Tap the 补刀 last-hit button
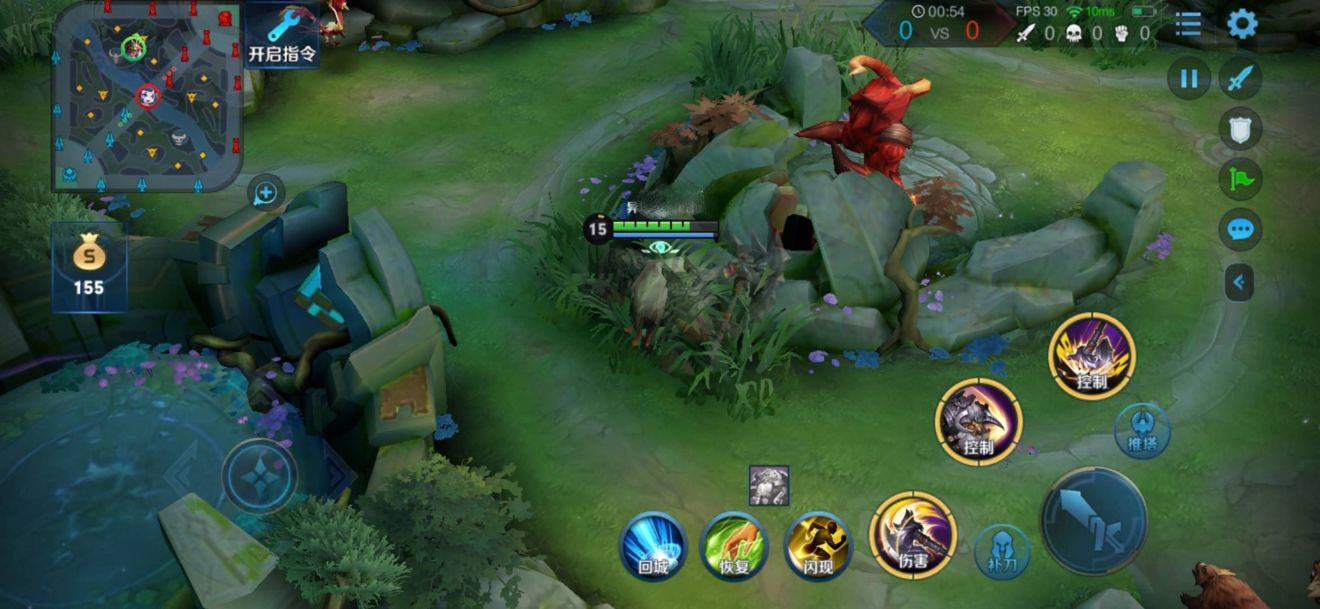 point(1001,552)
